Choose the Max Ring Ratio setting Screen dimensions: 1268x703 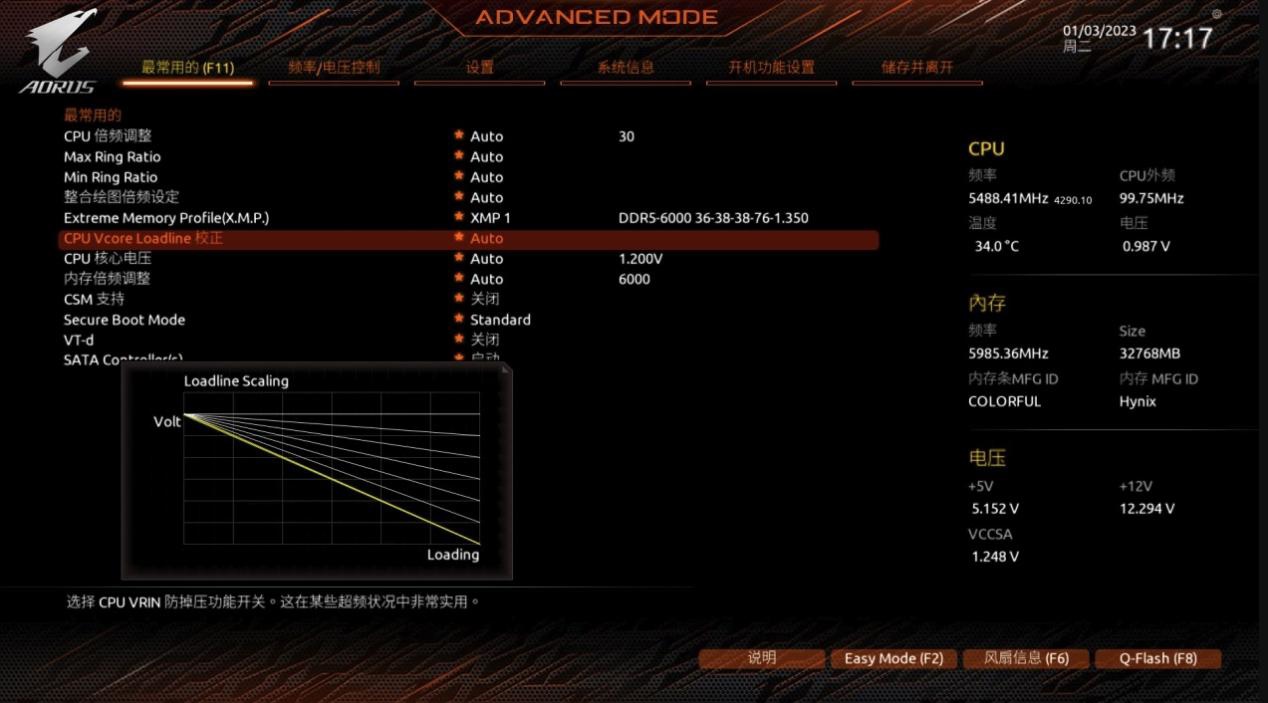click(112, 157)
